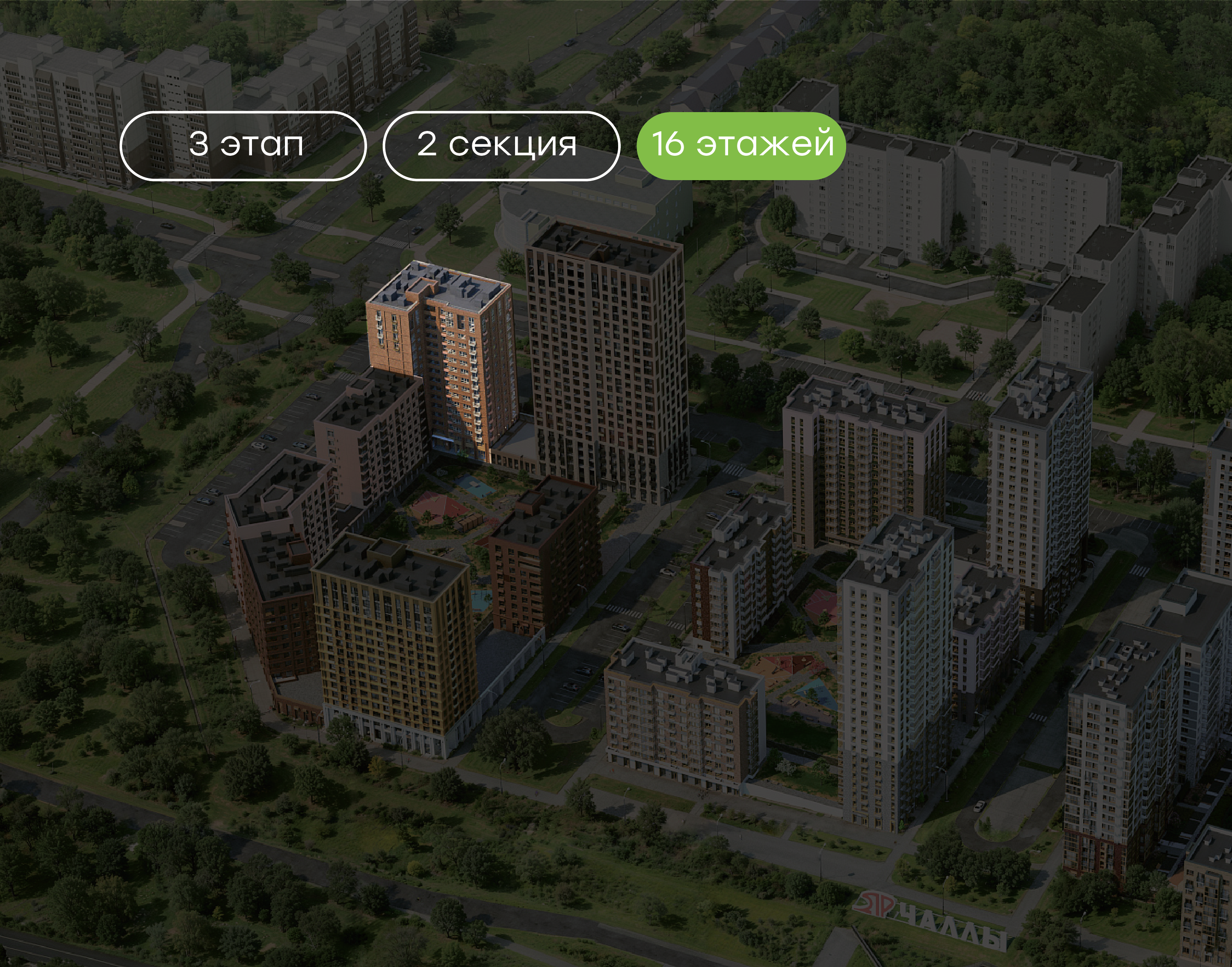1232x967 pixels.
Task: Click the green "16 этажей" button
Action: click(741, 146)
